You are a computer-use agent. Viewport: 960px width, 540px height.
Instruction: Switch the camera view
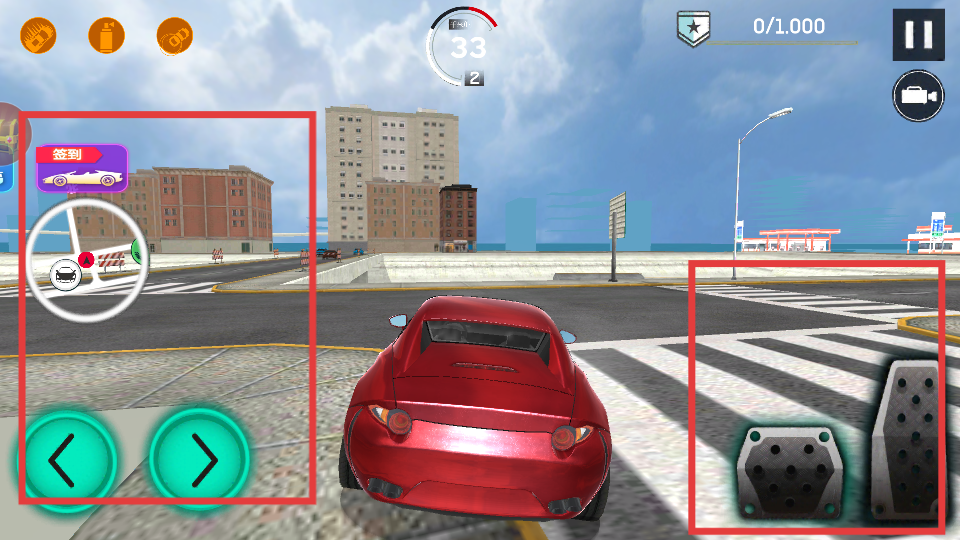tap(918, 96)
